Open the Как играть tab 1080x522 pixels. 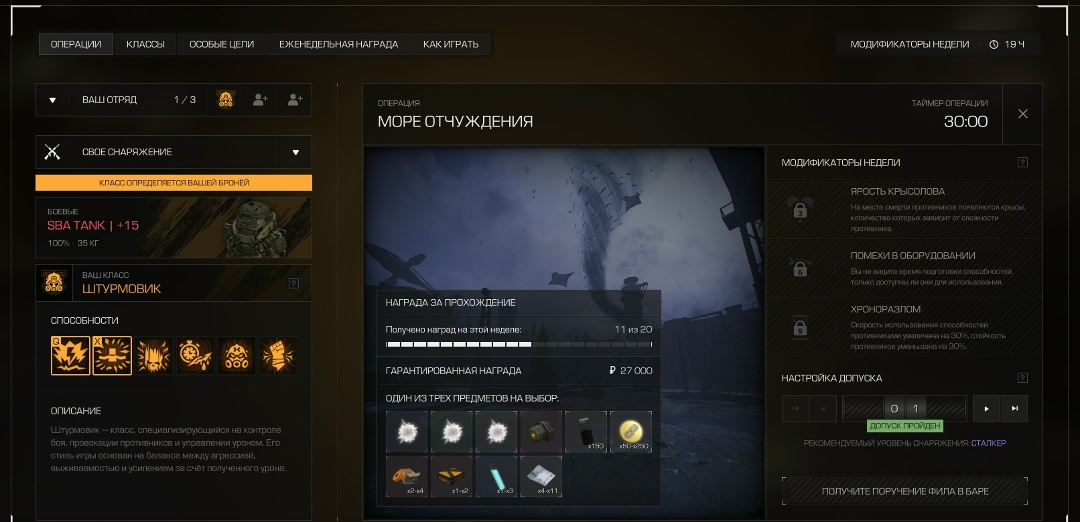[x=450, y=44]
